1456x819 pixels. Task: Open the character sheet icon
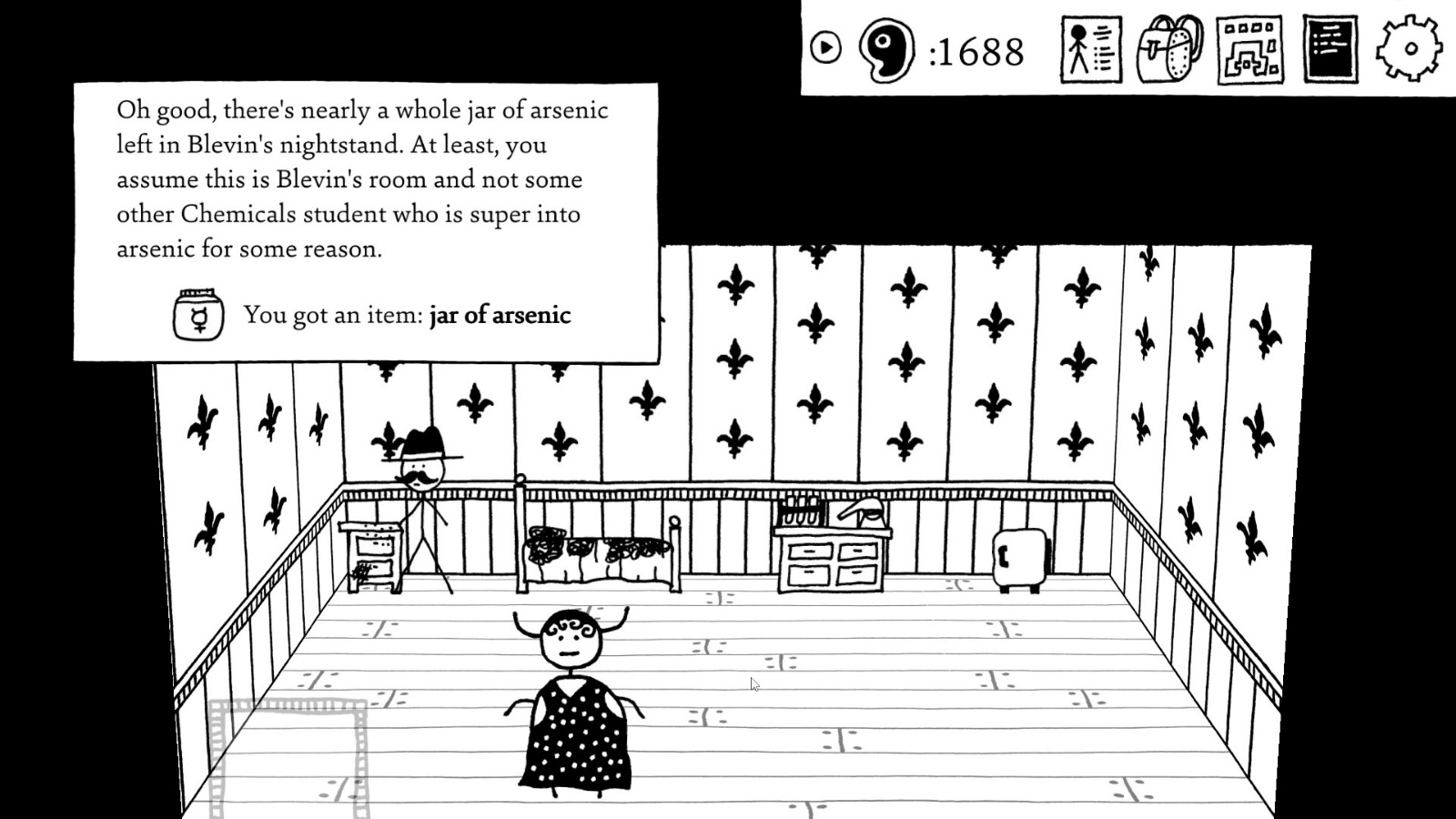click(1089, 50)
